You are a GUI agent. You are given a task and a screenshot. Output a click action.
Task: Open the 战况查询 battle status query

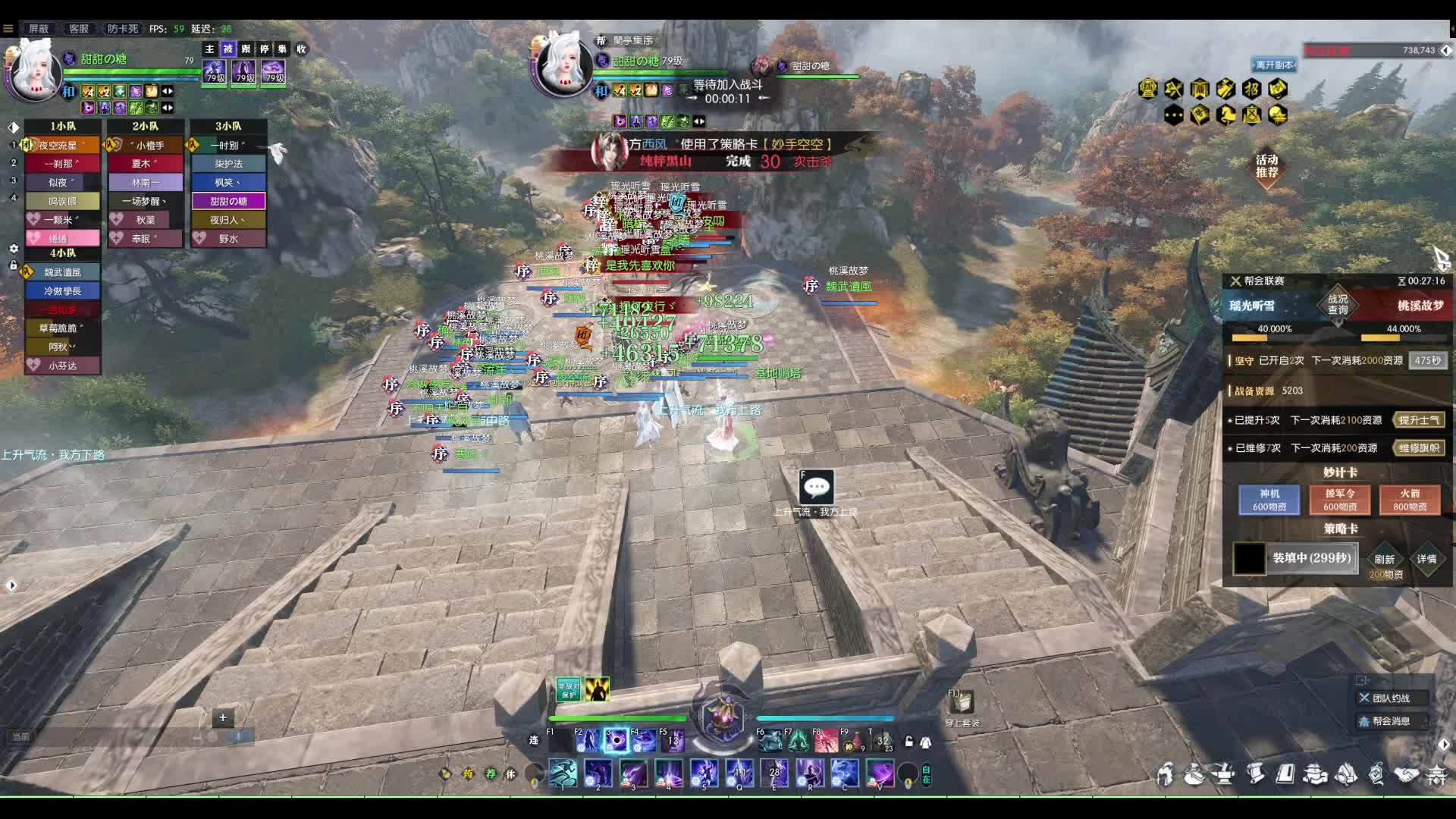[x=1338, y=304]
